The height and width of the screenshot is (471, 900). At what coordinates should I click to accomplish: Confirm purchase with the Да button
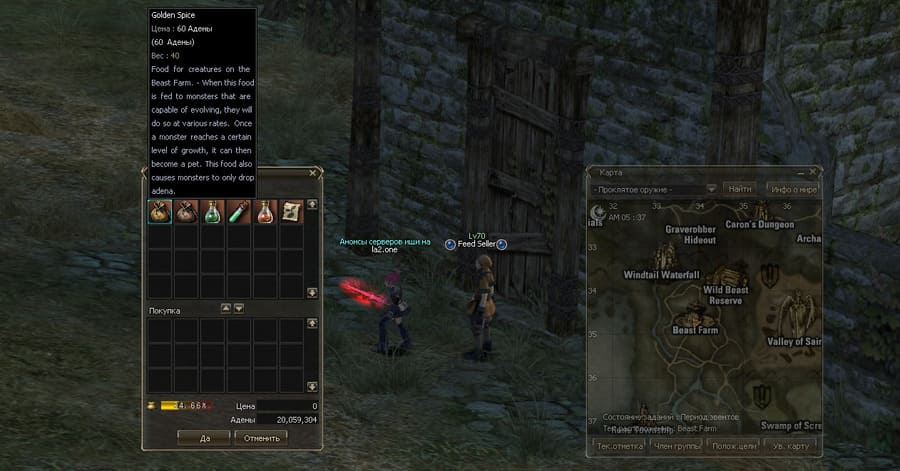click(204, 436)
